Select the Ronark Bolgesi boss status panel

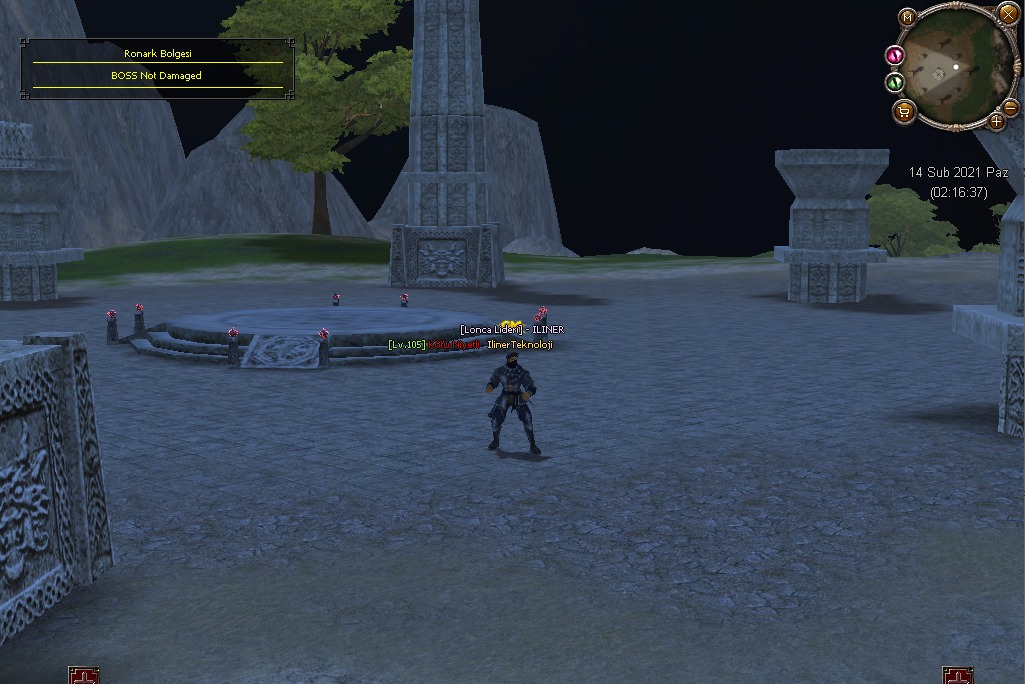pos(158,68)
